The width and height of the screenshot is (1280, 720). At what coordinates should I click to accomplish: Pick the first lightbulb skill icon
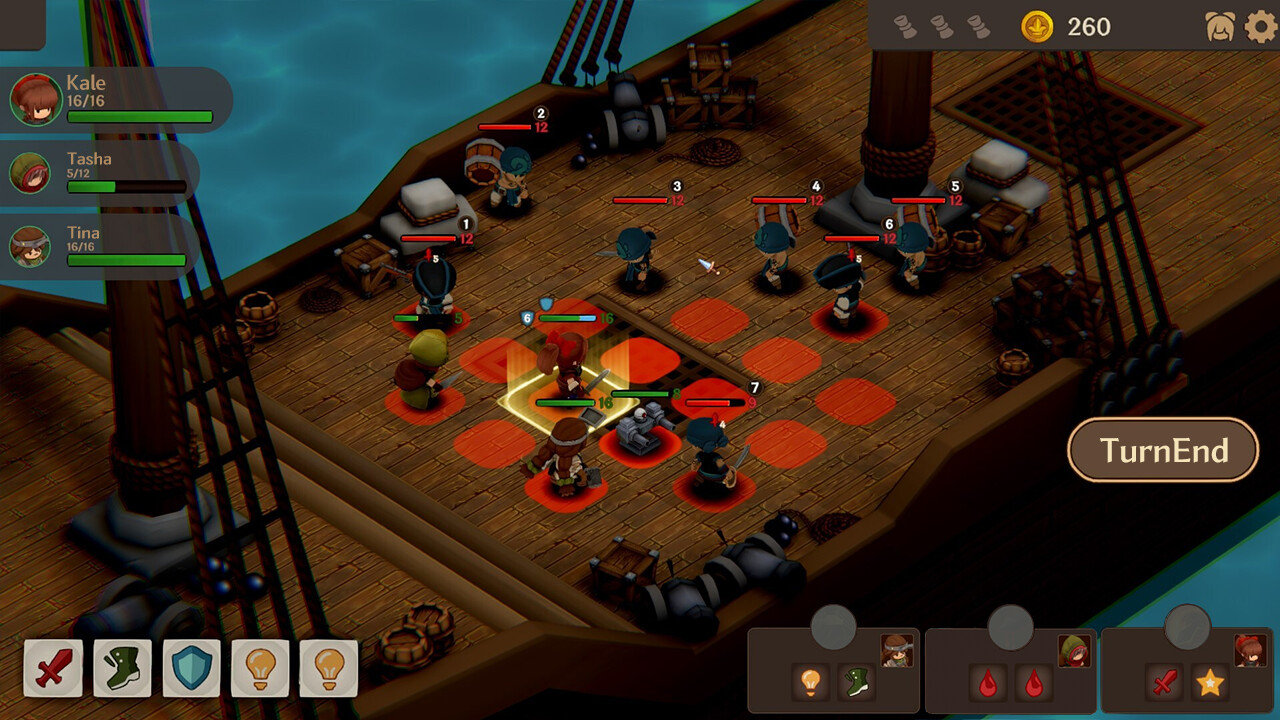pos(262,668)
